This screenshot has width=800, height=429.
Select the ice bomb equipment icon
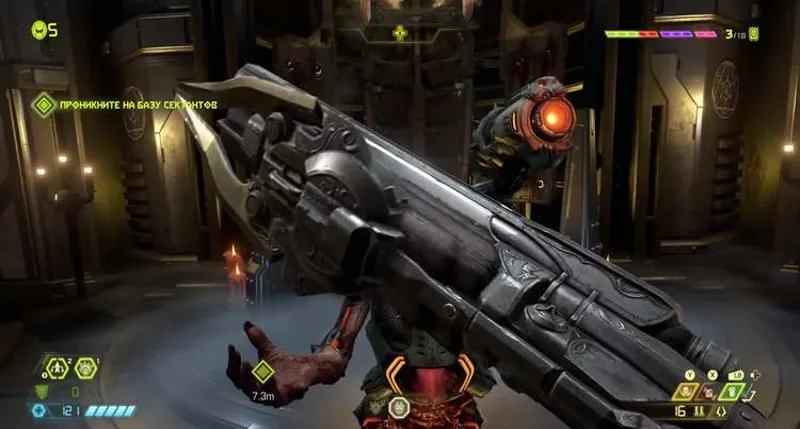pyautogui.click(x=85, y=368)
